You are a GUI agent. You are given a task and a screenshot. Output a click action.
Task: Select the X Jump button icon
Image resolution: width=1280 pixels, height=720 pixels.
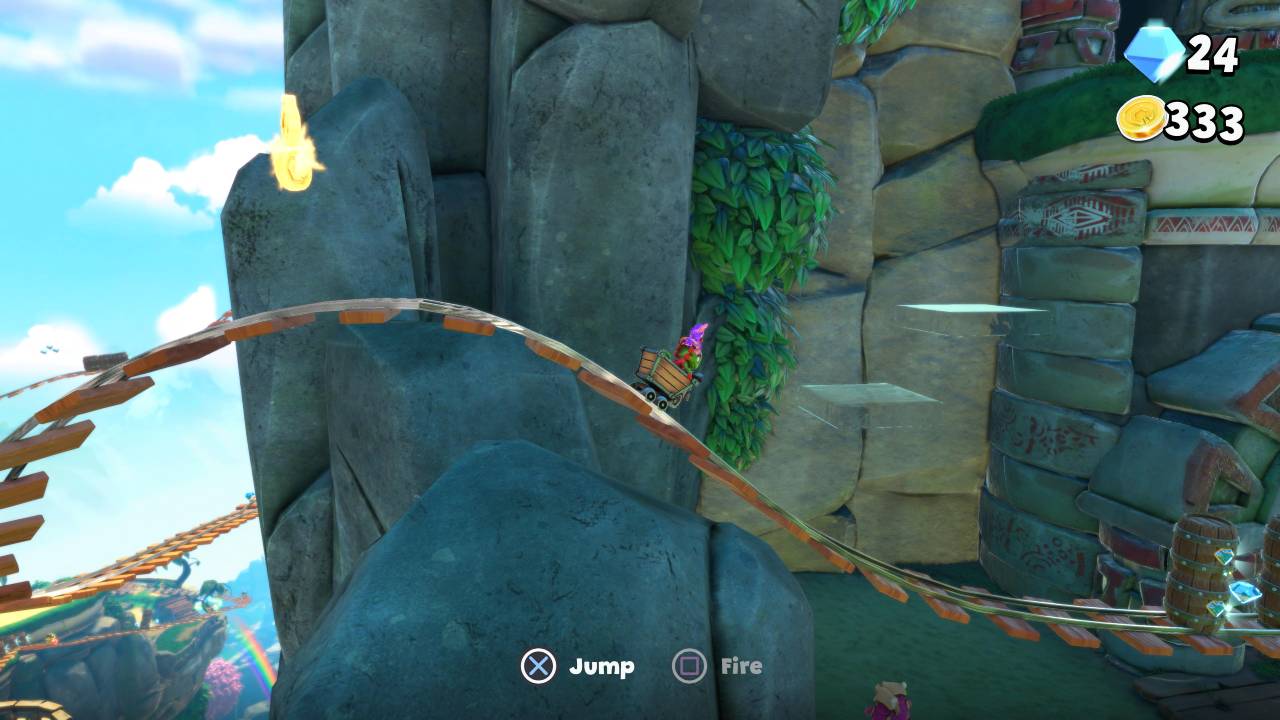[539, 665]
